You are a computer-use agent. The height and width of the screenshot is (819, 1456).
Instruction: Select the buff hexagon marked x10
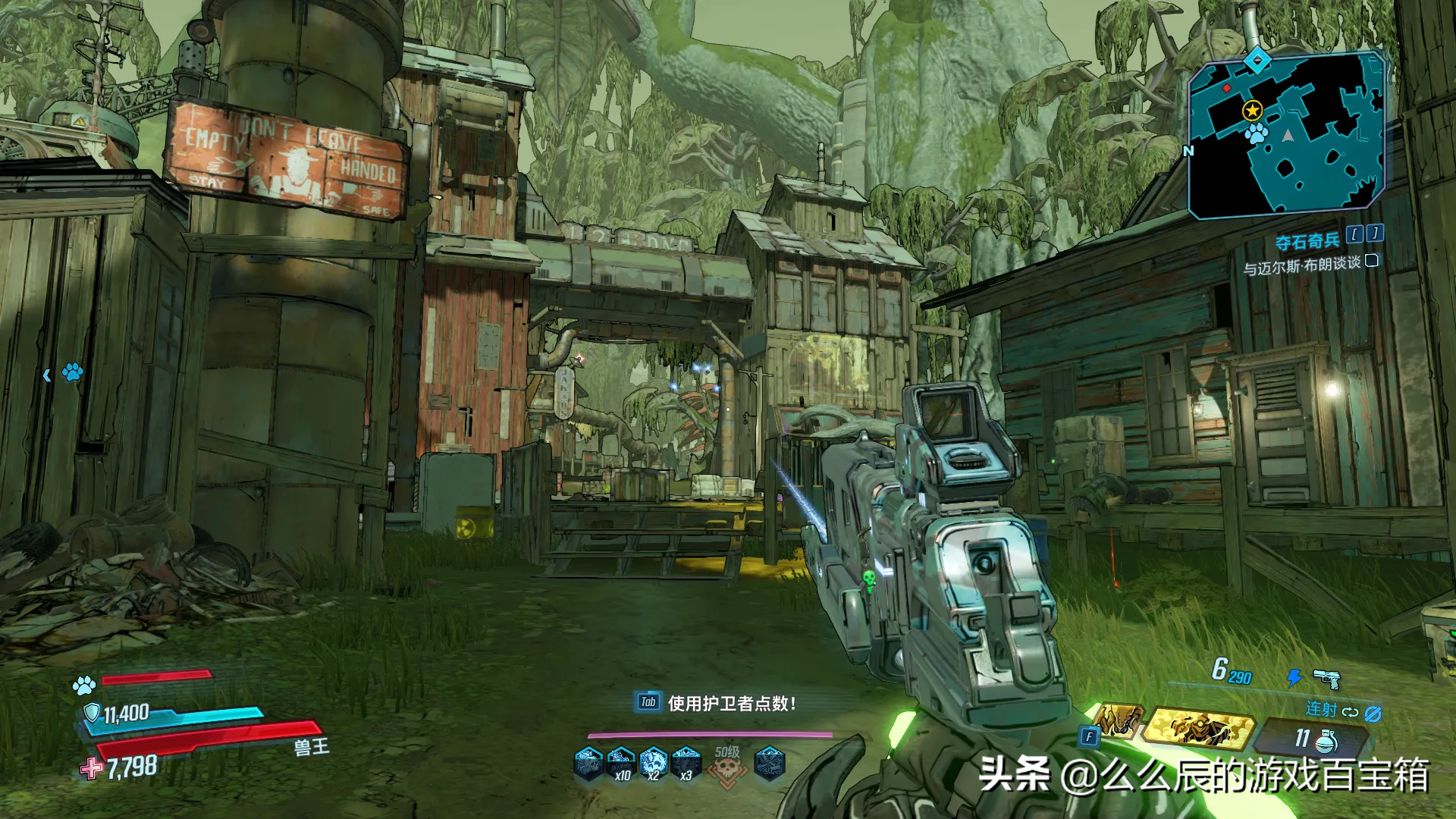(621, 761)
